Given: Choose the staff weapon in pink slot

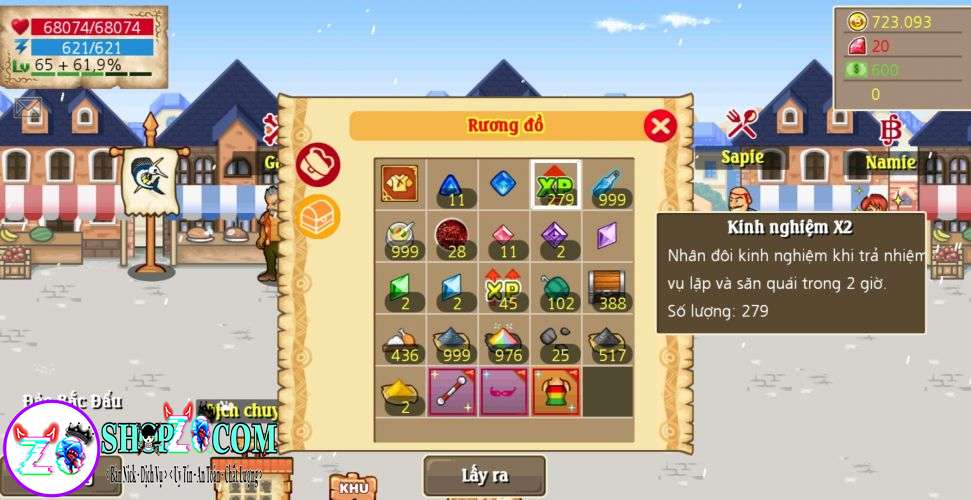Looking at the screenshot, I should click(x=452, y=393).
